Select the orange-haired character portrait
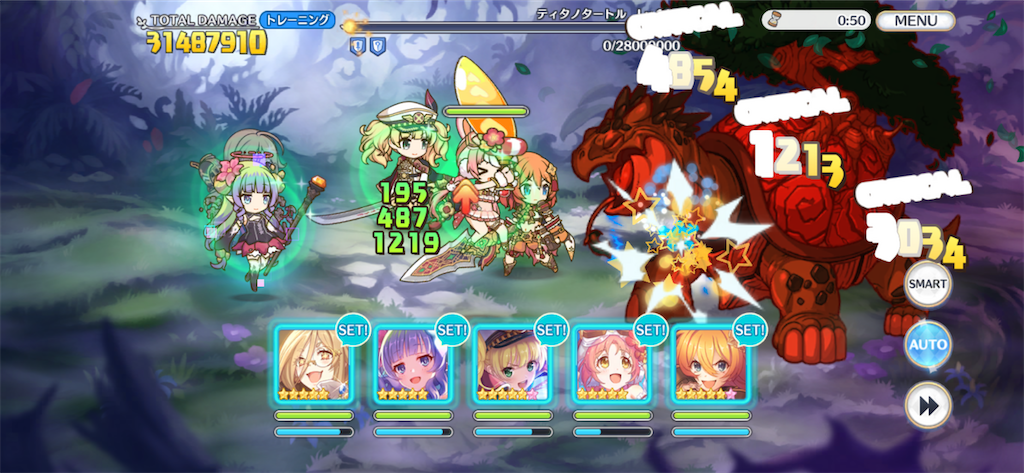This screenshot has width=1024, height=473. tap(710, 363)
